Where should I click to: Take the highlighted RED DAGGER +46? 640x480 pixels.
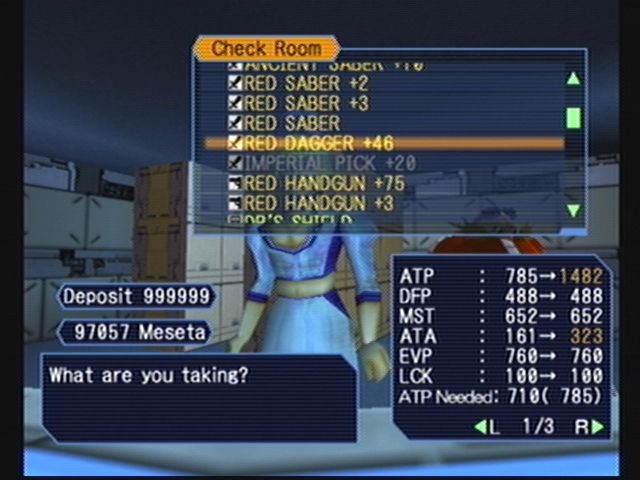pos(311,143)
